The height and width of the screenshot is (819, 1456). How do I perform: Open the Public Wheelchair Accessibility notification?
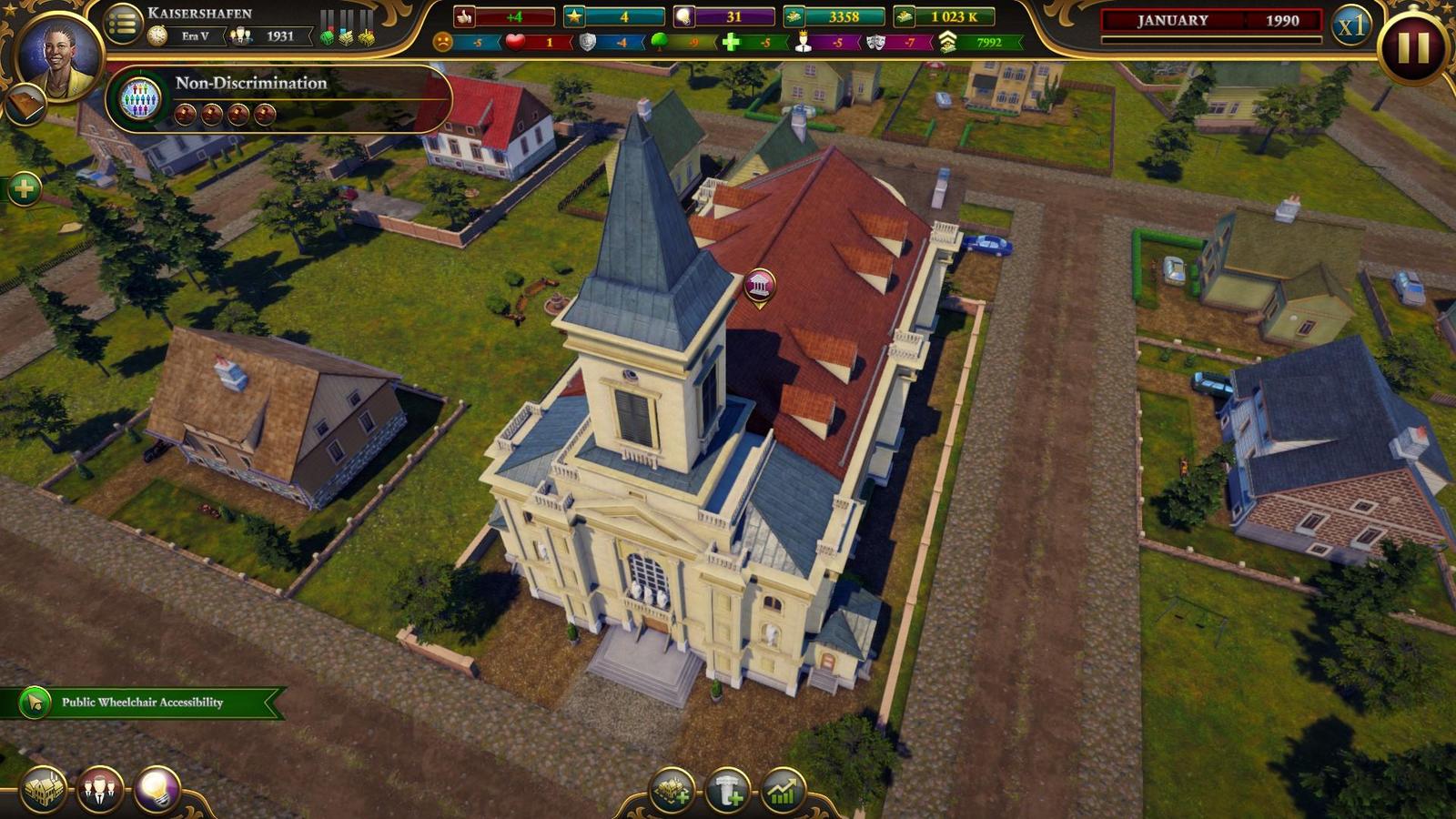[x=141, y=702]
